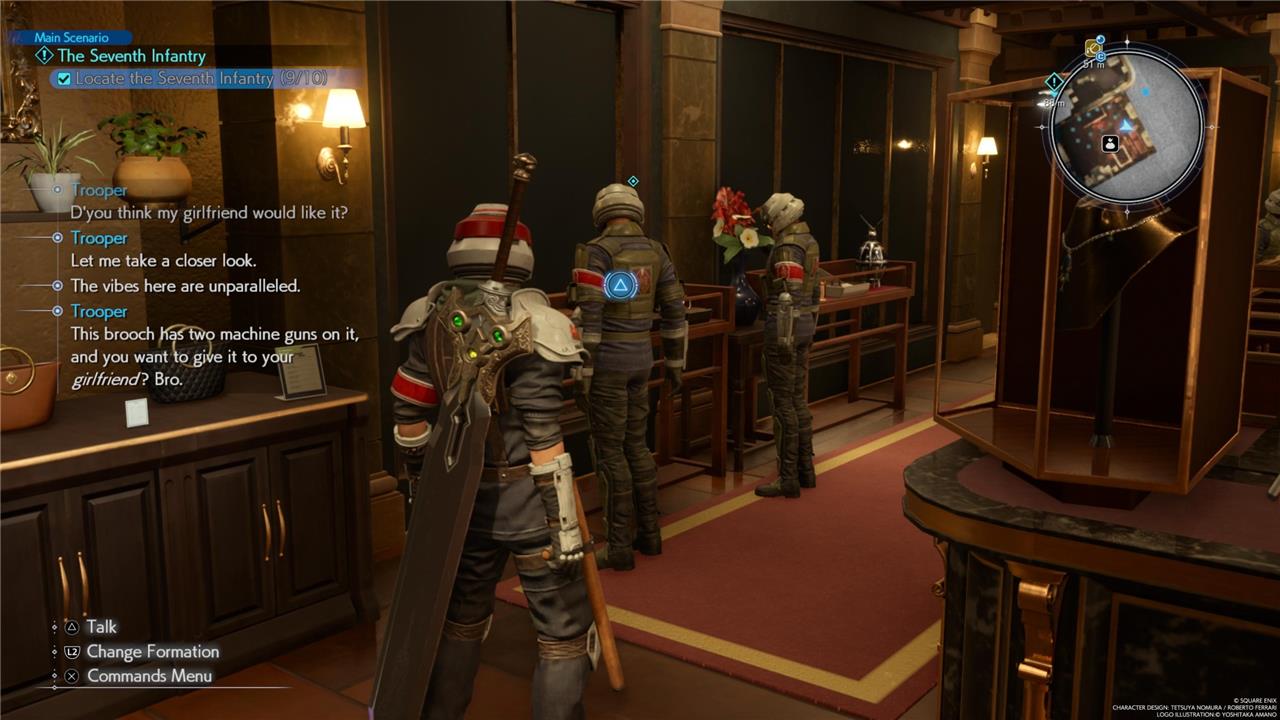
Task: Click the blue player arrow on the minimap
Action: click(x=1127, y=125)
